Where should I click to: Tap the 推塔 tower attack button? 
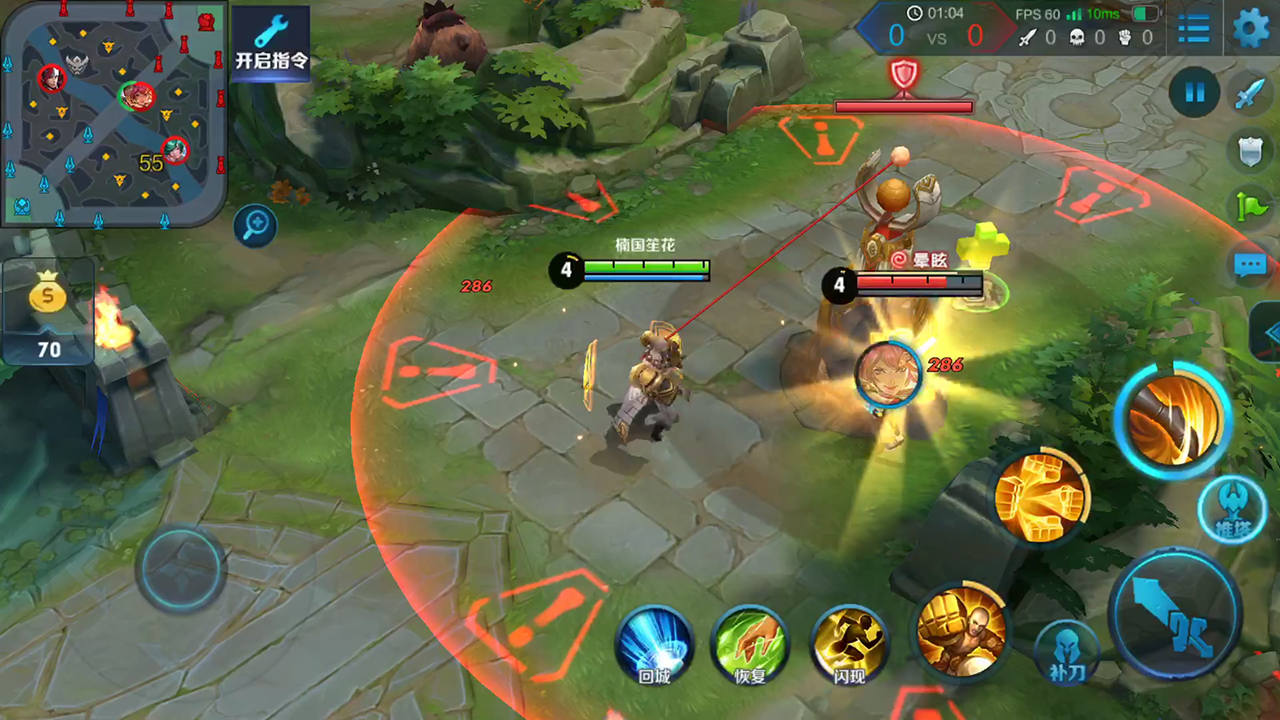pyautogui.click(x=1230, y=510)
